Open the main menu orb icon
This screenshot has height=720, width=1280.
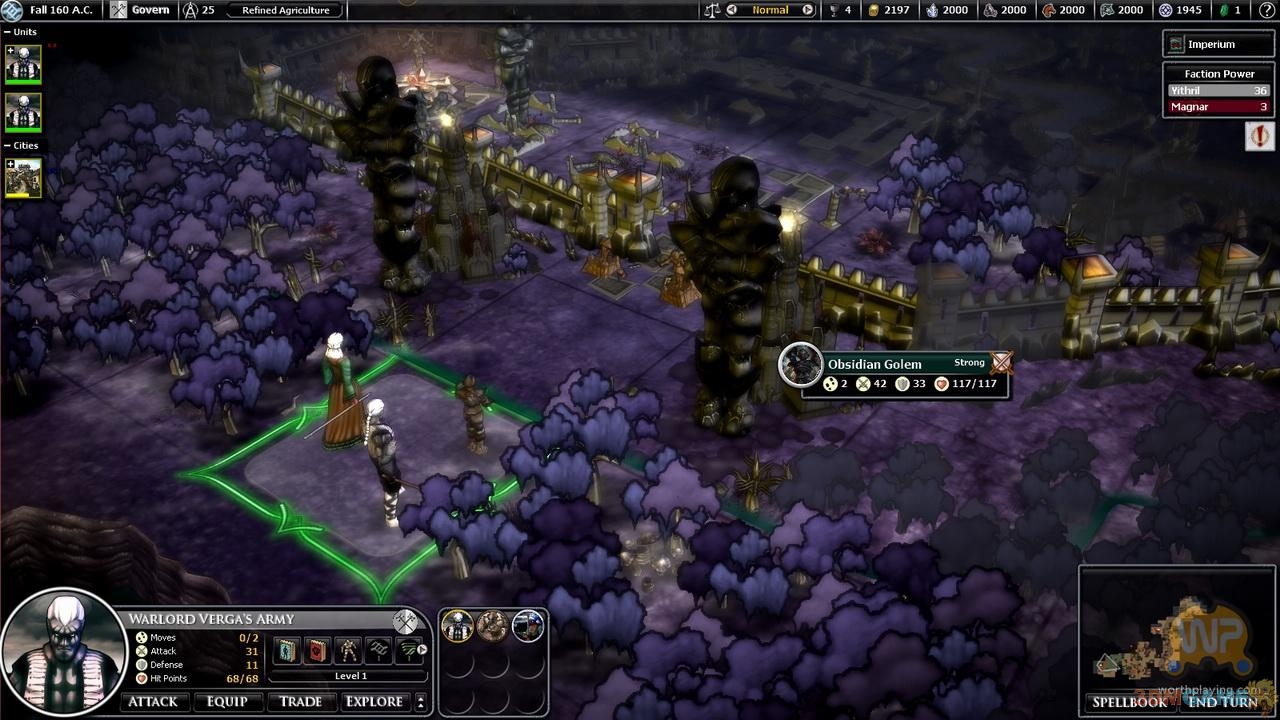tap(11, 10)
